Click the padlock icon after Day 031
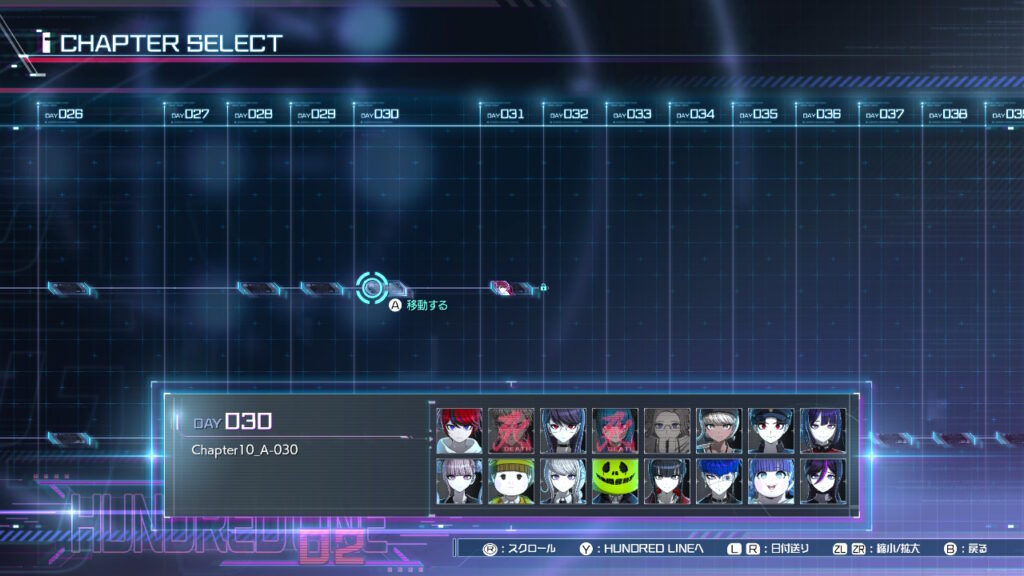The width and height of the screenshot is (1024, 576). click(x=543, y=288)
